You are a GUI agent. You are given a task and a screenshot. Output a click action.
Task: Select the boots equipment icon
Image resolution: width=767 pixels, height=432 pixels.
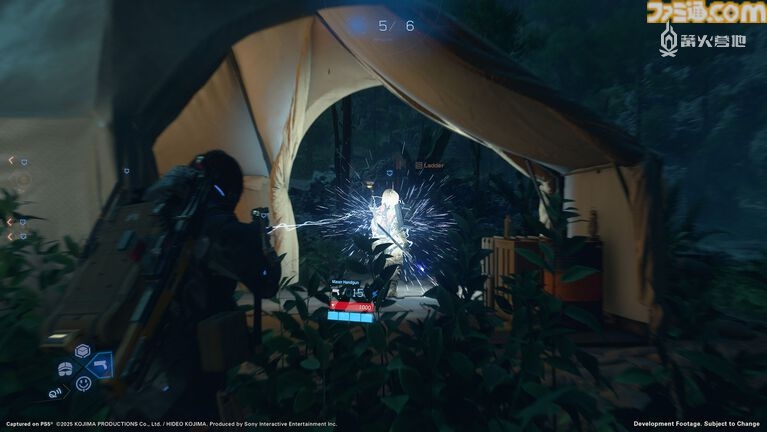coord(65,367)
